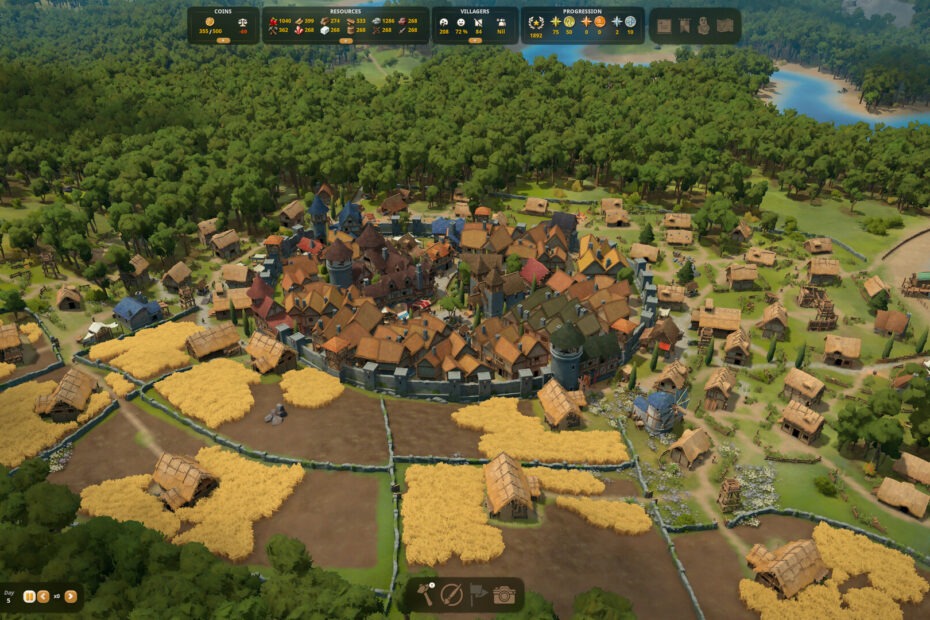The height and width of the screenshot is (620, 930).
Task: Choose the flag tool in bottom toolbar
Action: coord(478,595)
